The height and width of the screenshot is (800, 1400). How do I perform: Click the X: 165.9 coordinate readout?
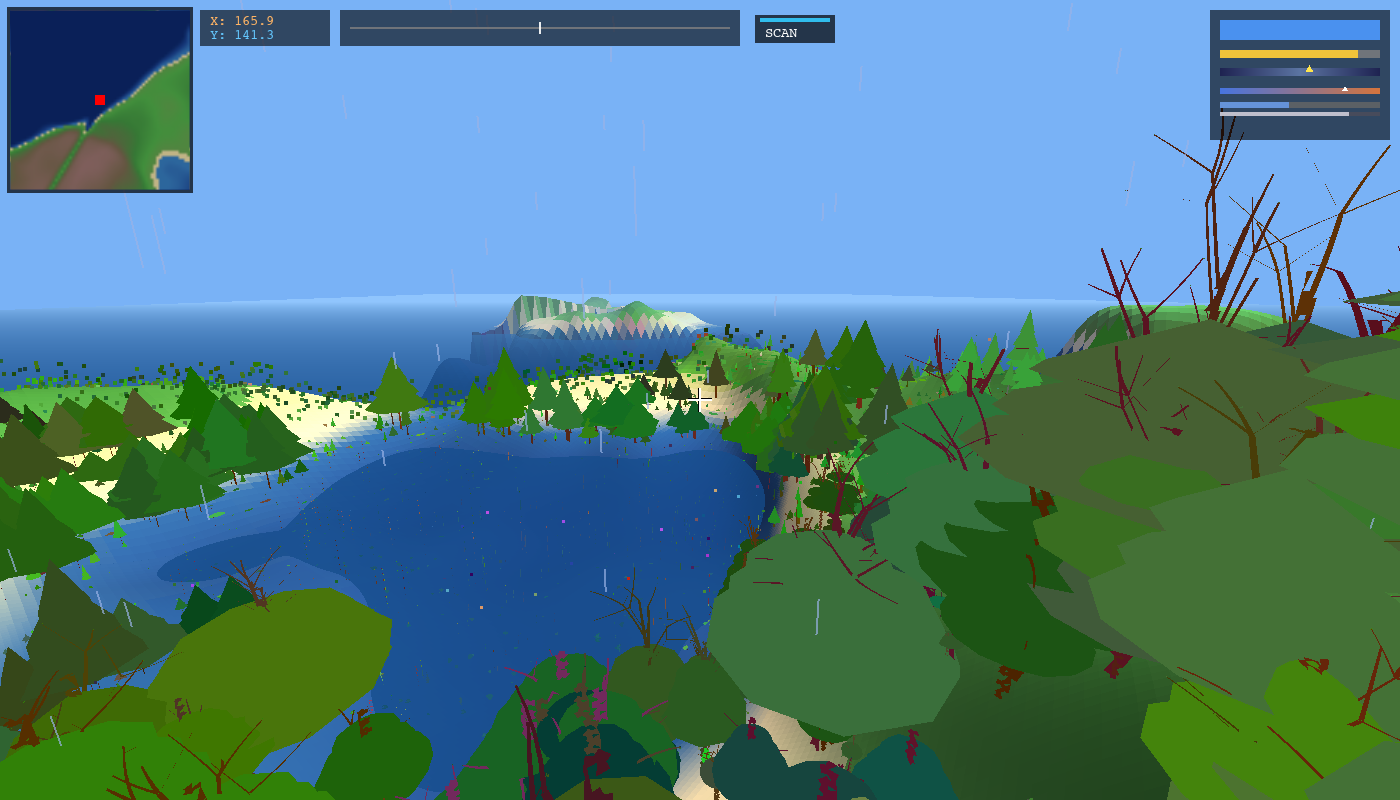pos(244,20)
